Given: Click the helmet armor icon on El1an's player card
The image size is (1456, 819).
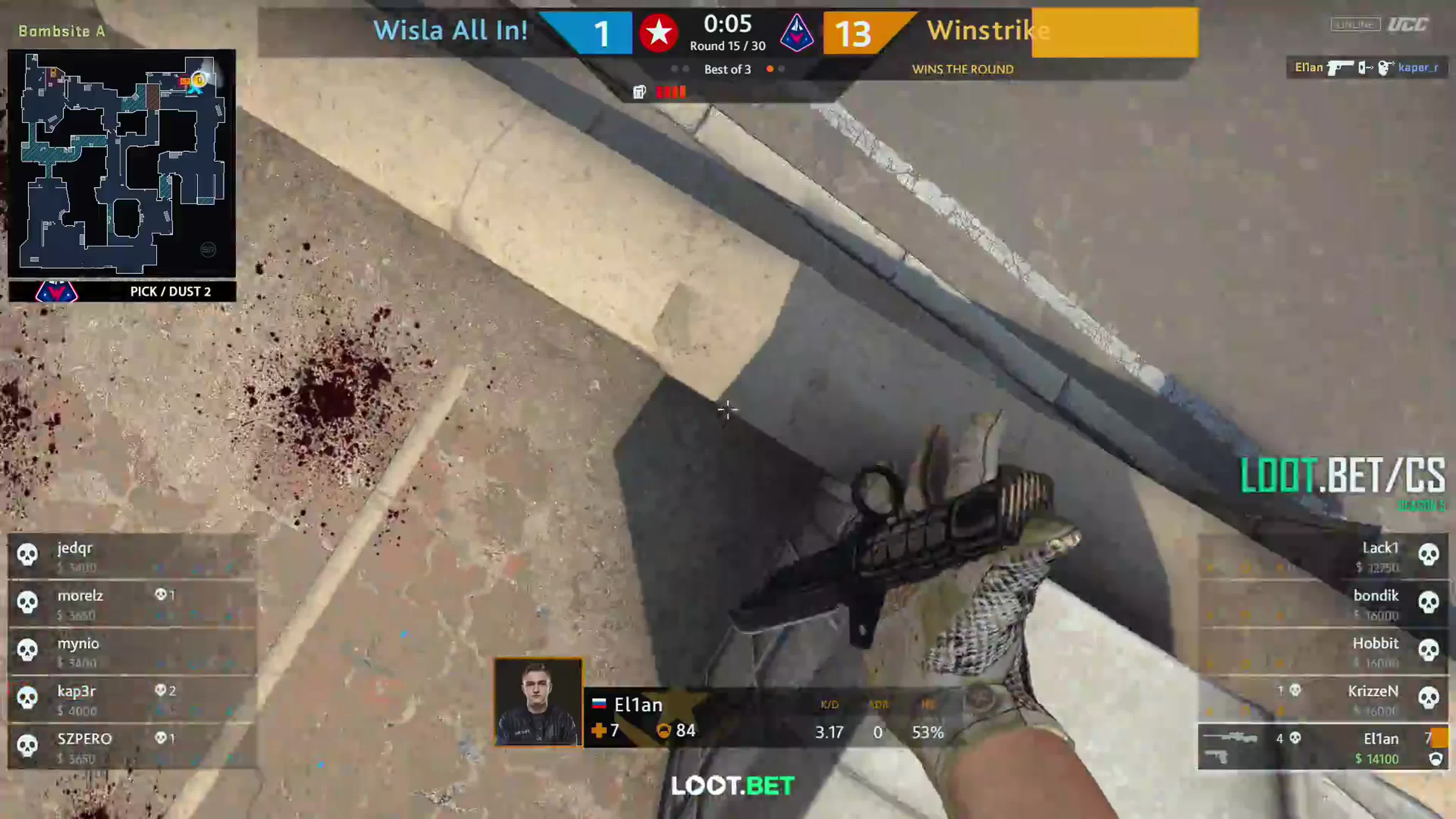Looking at the screenshot, I should pyautogui.click(x=665, y=731).
